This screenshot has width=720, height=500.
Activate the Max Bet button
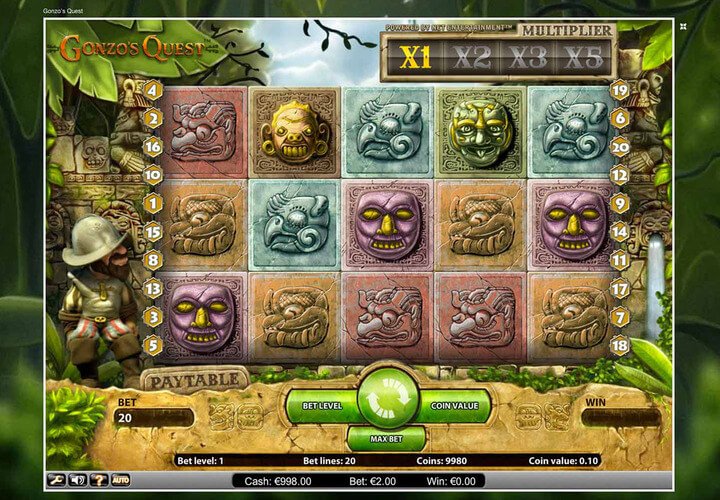click(x=386, y=440)
